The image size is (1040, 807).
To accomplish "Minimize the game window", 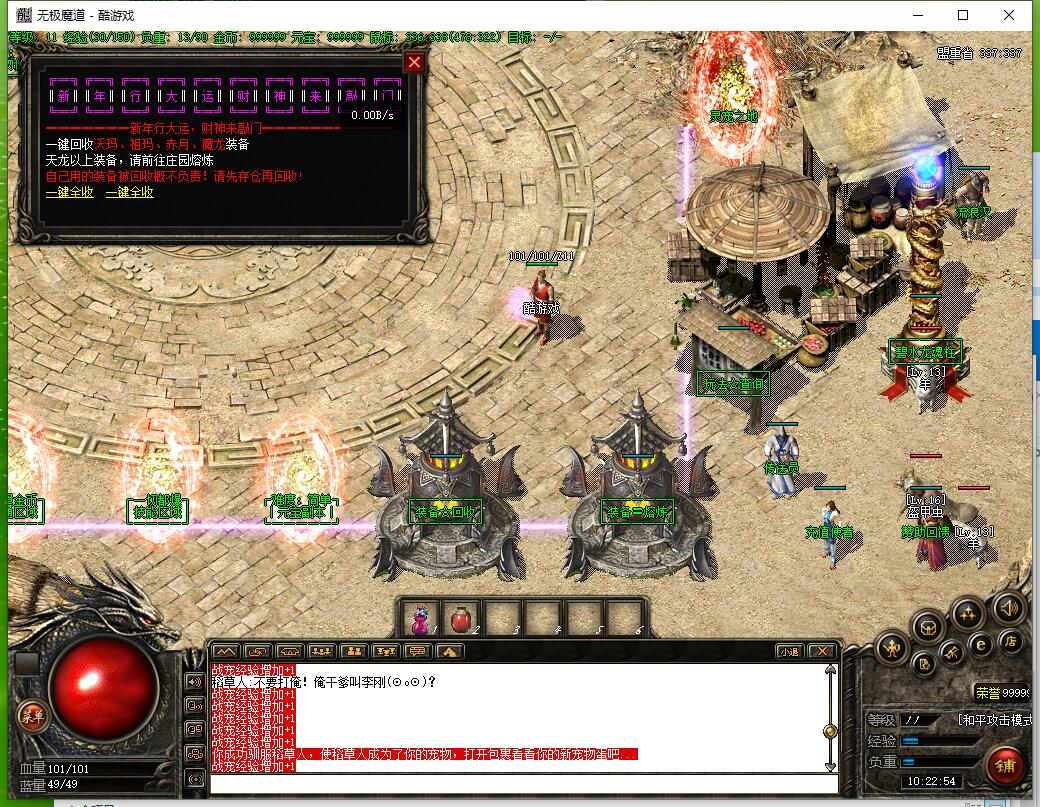I will [917, 15].
